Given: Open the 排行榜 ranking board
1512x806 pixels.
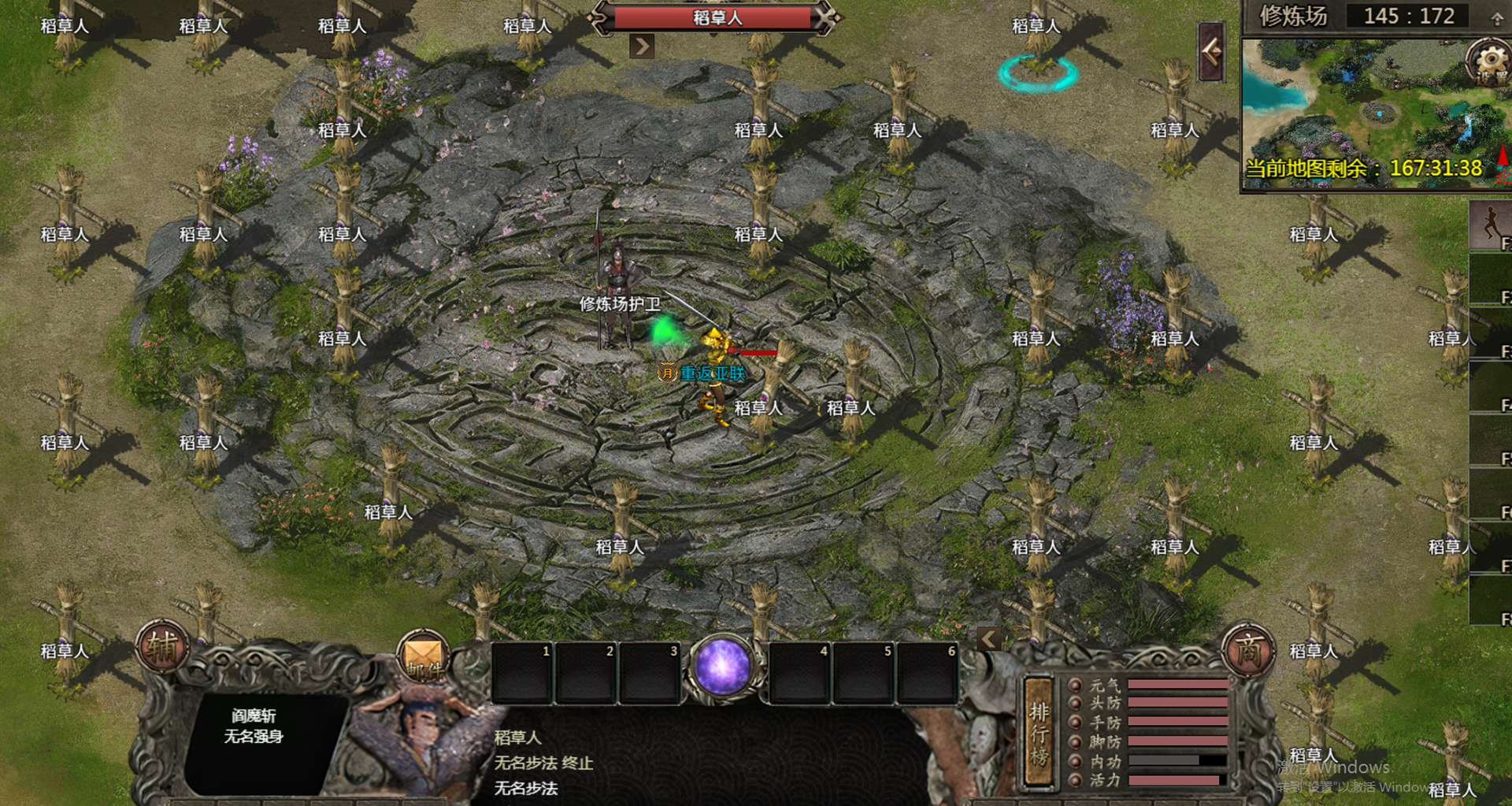Looking at the screenshot, I should point(1039,733).
